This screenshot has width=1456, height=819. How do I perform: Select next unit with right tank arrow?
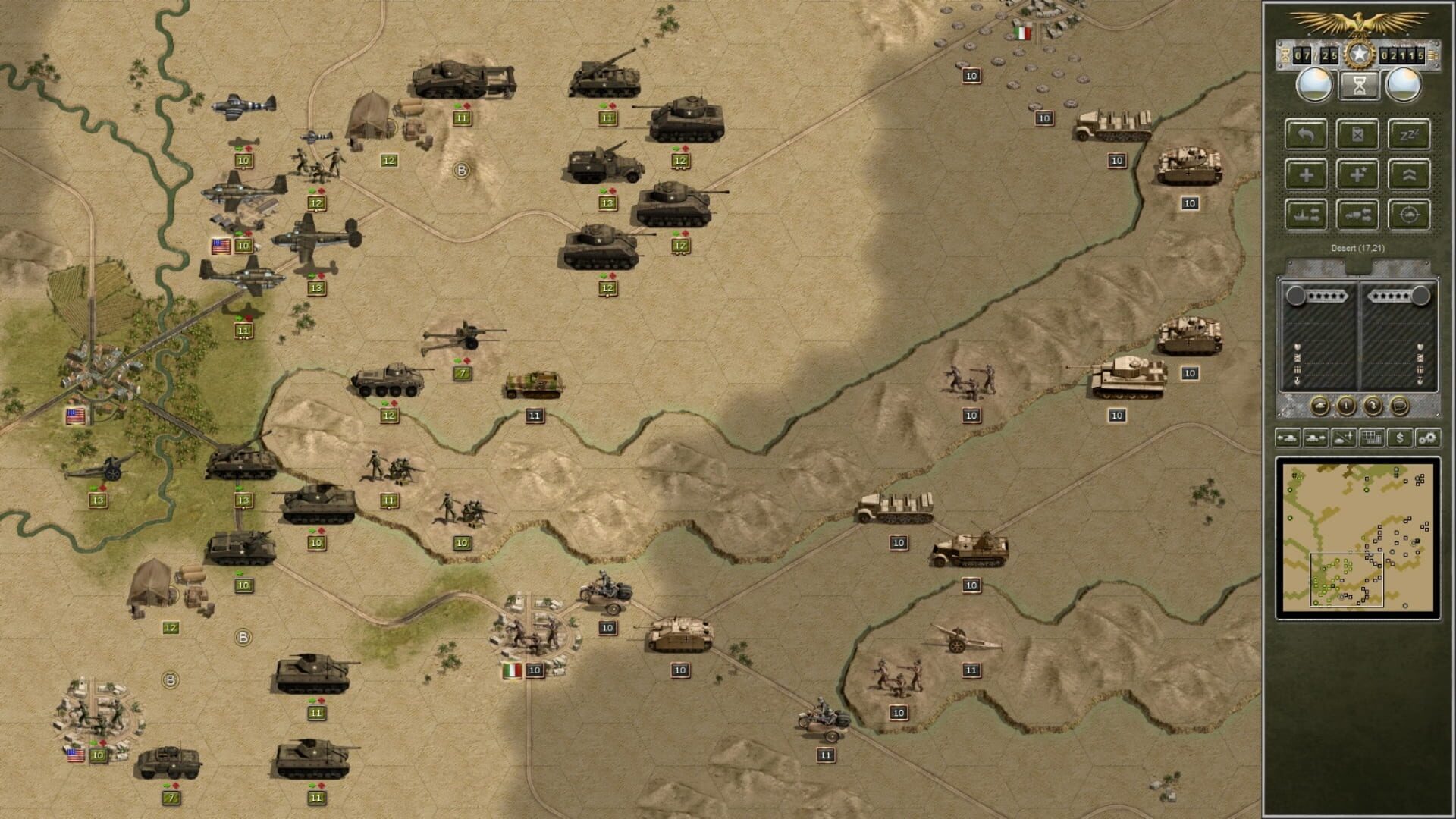[1314, 438]
